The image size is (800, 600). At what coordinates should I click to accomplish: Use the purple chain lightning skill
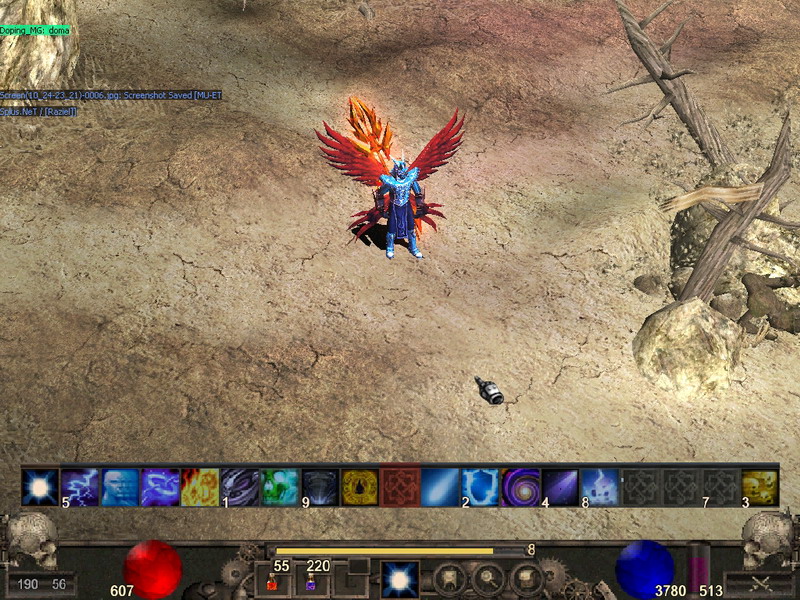tap(160, 487)
